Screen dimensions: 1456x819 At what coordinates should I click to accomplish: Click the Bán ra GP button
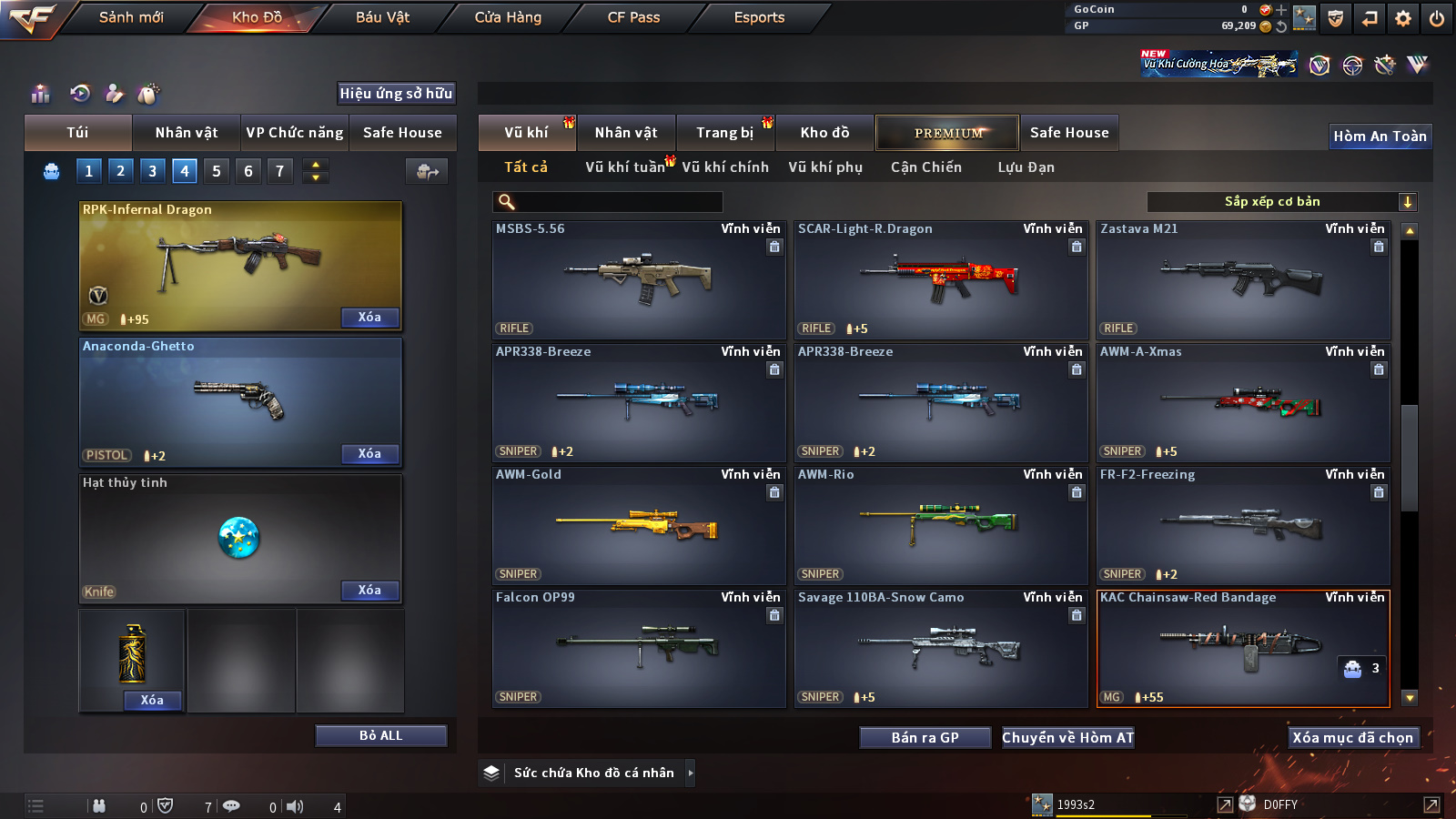925,738
